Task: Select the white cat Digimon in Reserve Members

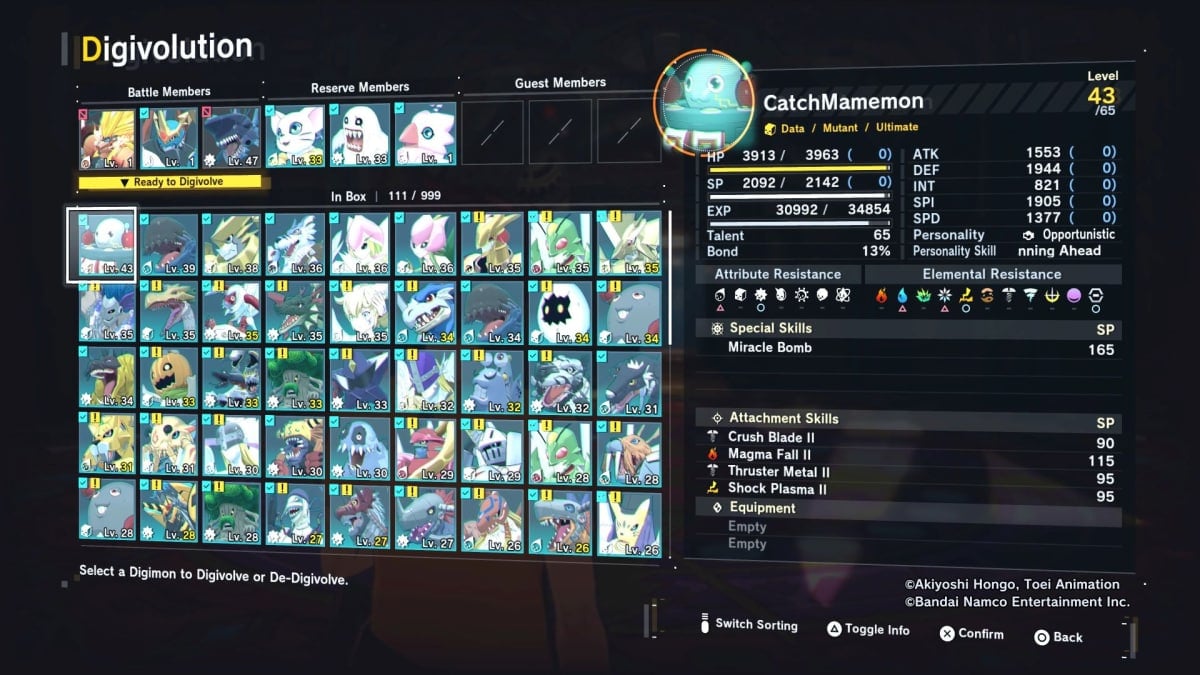Action: click(x=294, y=135)
